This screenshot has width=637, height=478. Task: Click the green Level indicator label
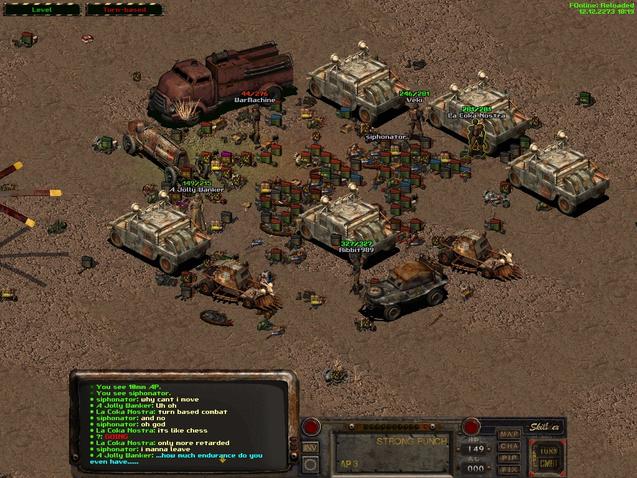coord(42,9)
